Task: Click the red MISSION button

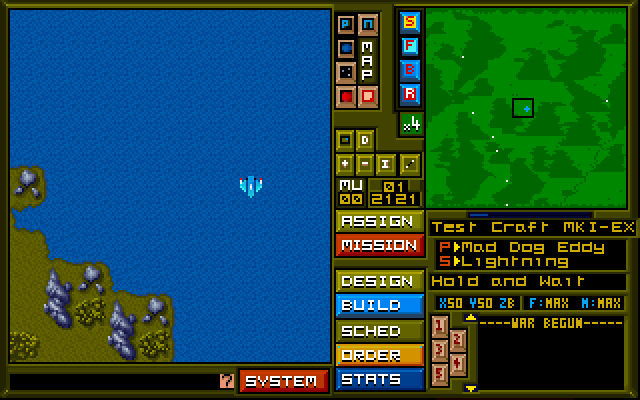Action: [x=378, y=245]
